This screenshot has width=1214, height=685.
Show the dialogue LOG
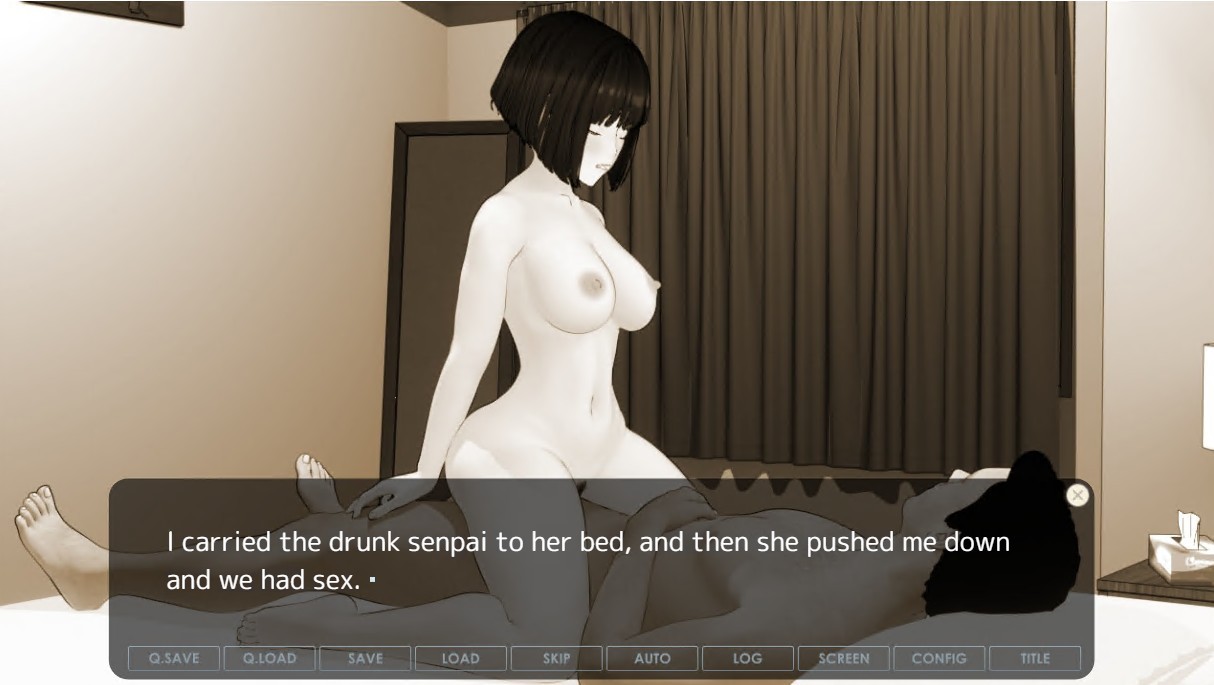click(748, 658)
